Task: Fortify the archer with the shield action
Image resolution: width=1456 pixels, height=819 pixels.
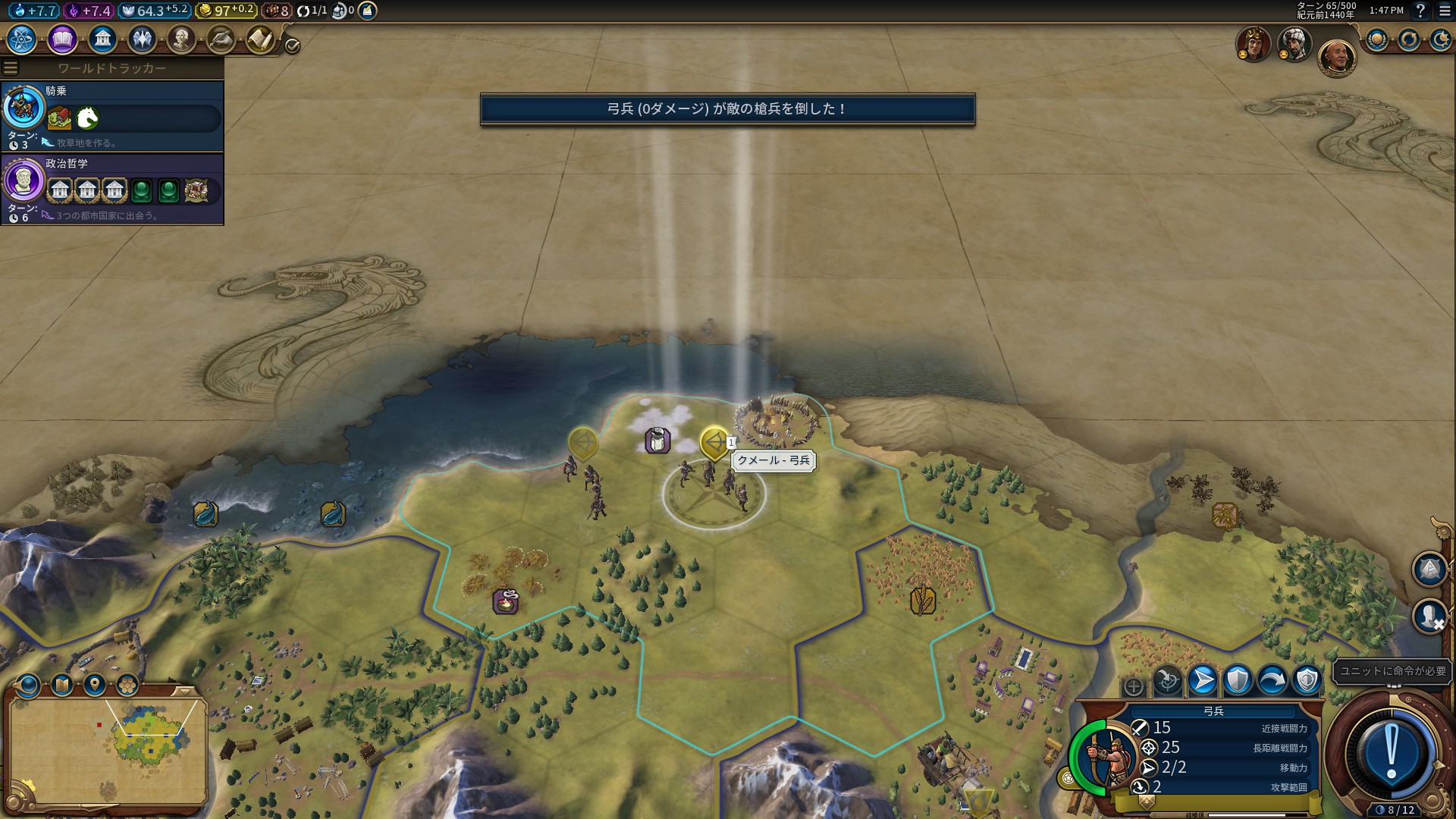Action: click(1238, 680)
